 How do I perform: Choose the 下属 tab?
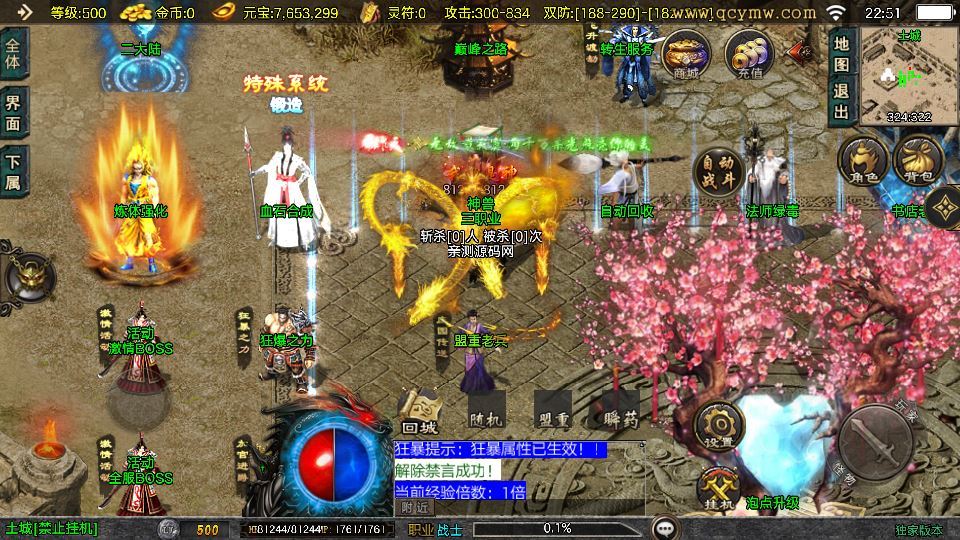[14, 171]
